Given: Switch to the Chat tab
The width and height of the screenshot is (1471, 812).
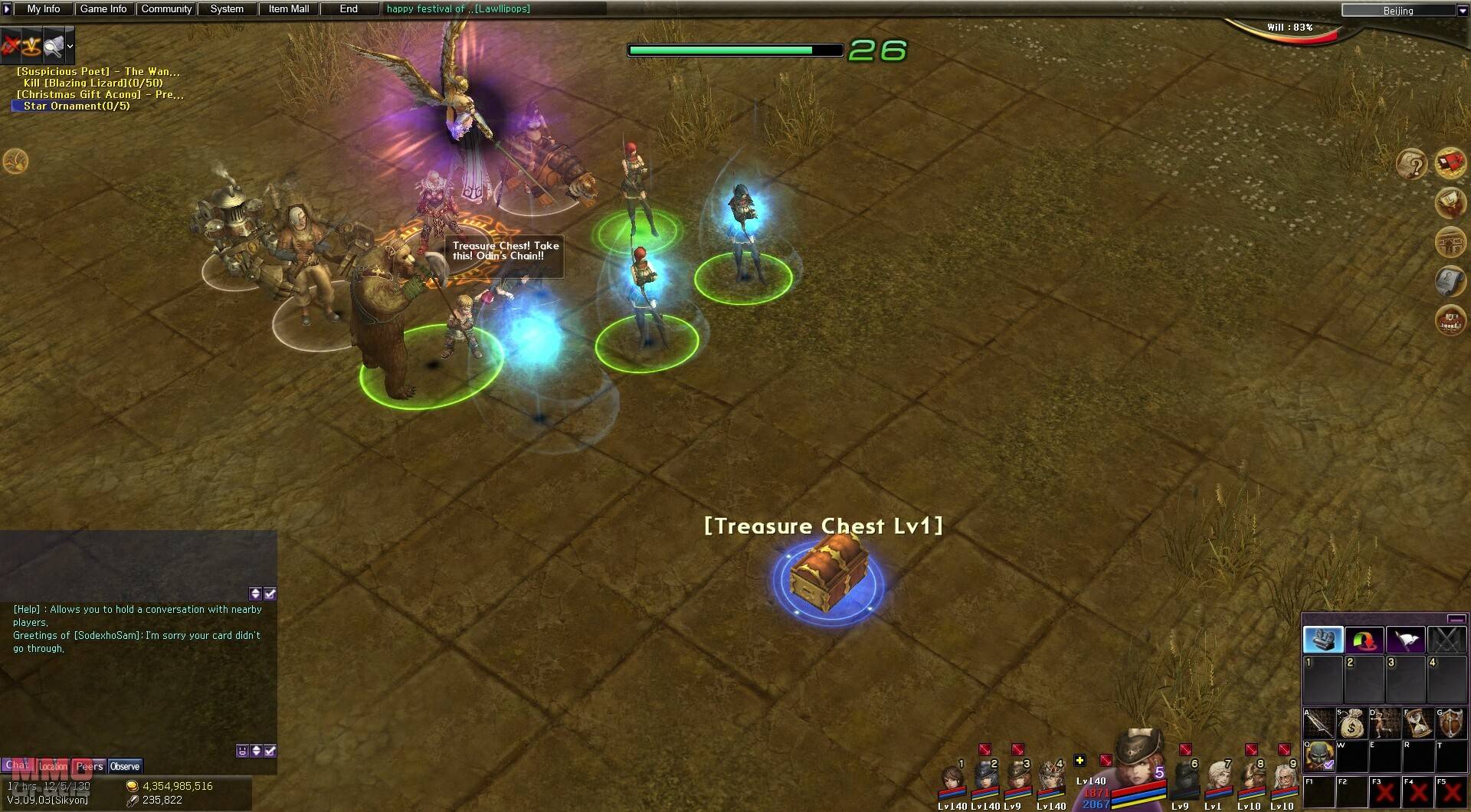Looking at the screenshot, I should coord(17,765).
